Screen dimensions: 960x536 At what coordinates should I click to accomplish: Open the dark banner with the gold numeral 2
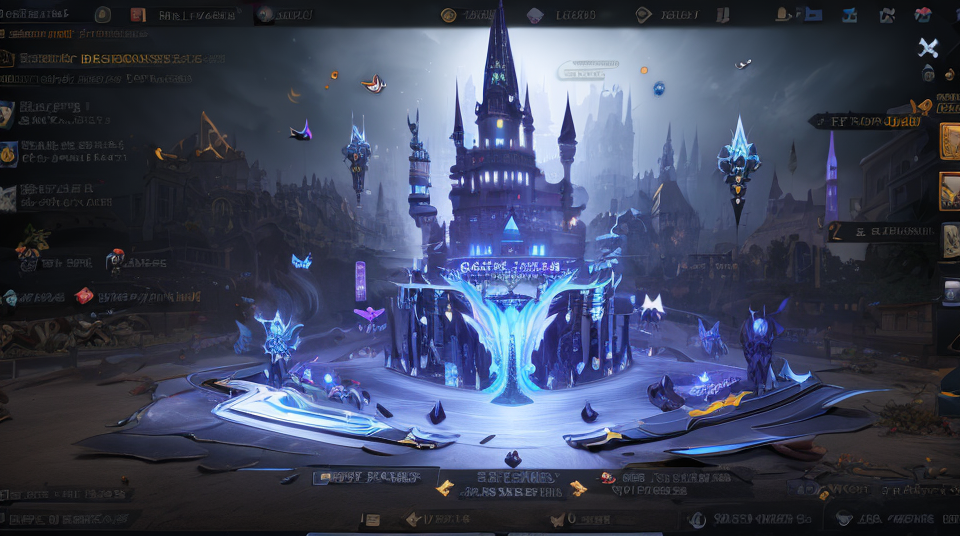[x=882, y=232]
